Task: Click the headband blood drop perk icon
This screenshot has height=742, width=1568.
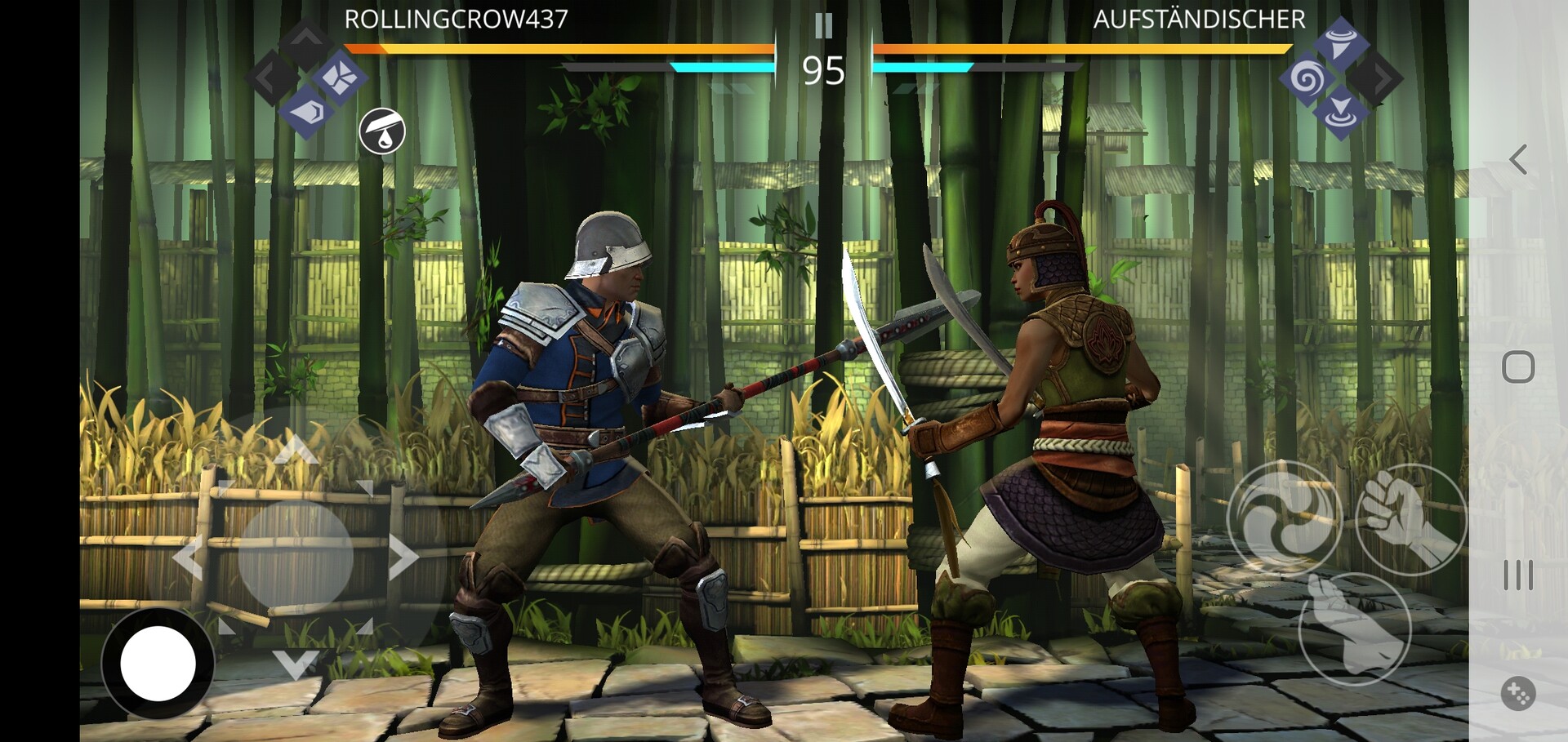Action: [x=382, y=131]
